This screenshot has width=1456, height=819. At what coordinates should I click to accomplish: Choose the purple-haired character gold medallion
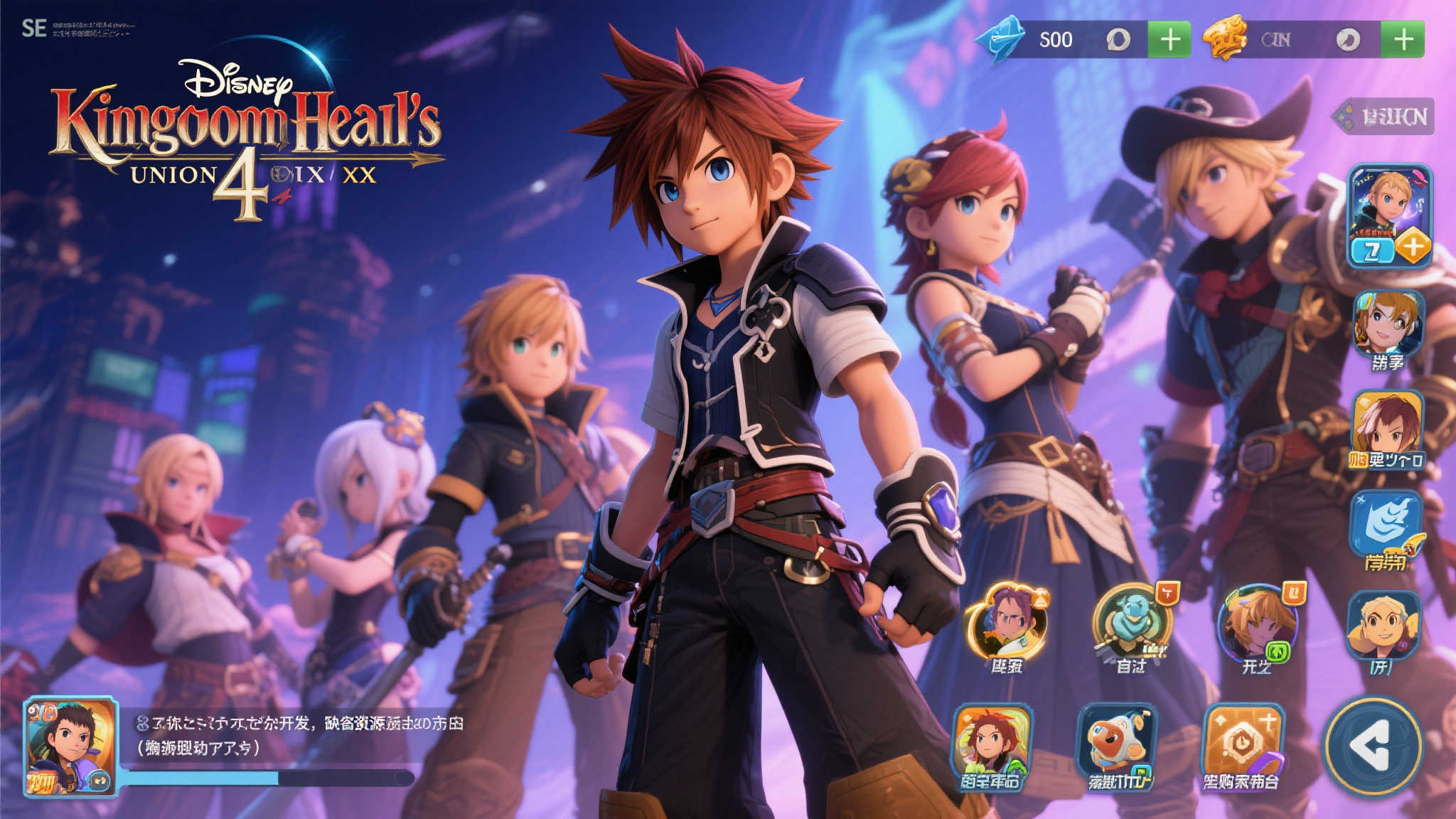click(1007, 622)
